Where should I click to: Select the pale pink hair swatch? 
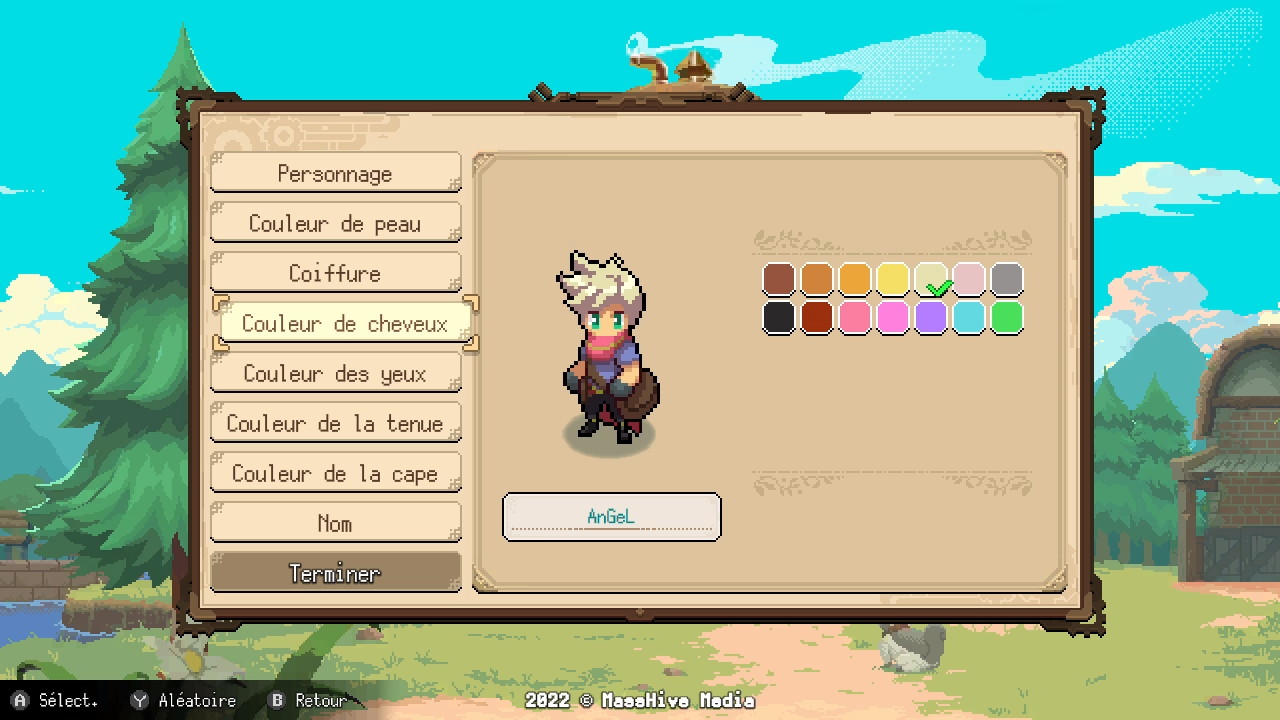coord(969,279)
